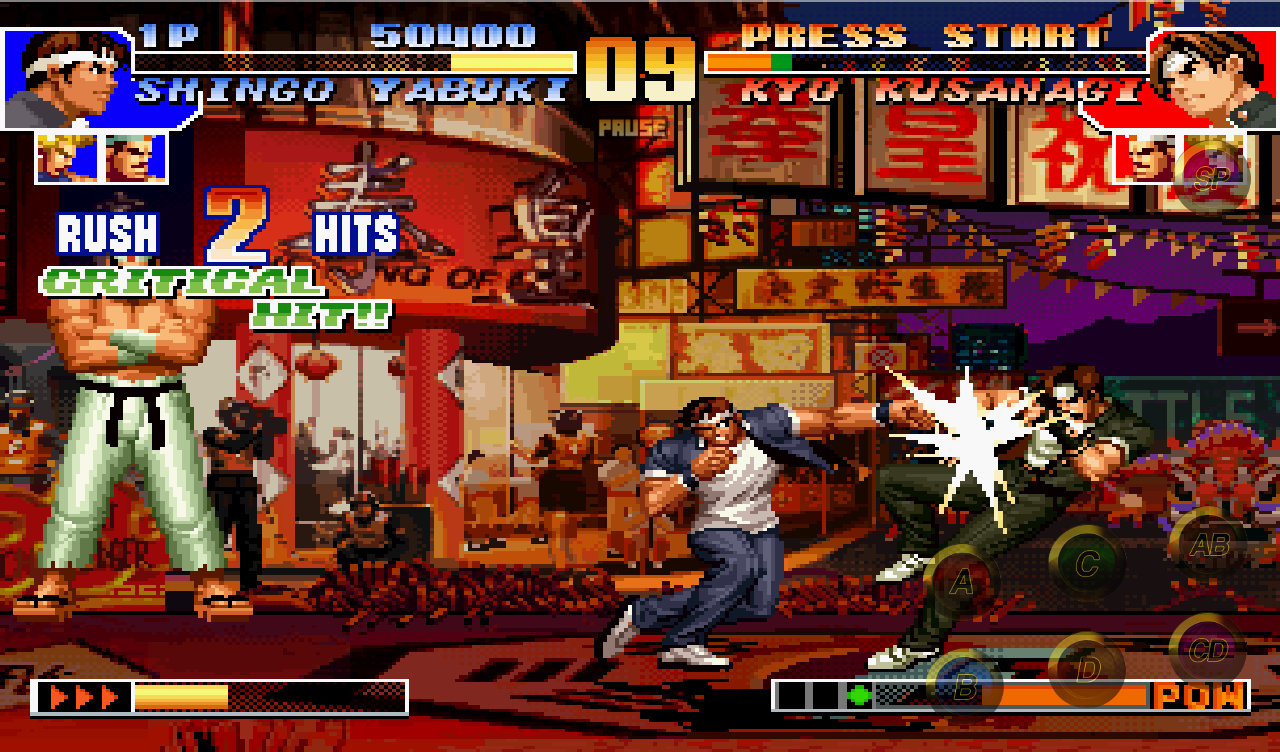Screen dimensions: 1280x752
Task: Tap the A punch button
Action: 962,581
